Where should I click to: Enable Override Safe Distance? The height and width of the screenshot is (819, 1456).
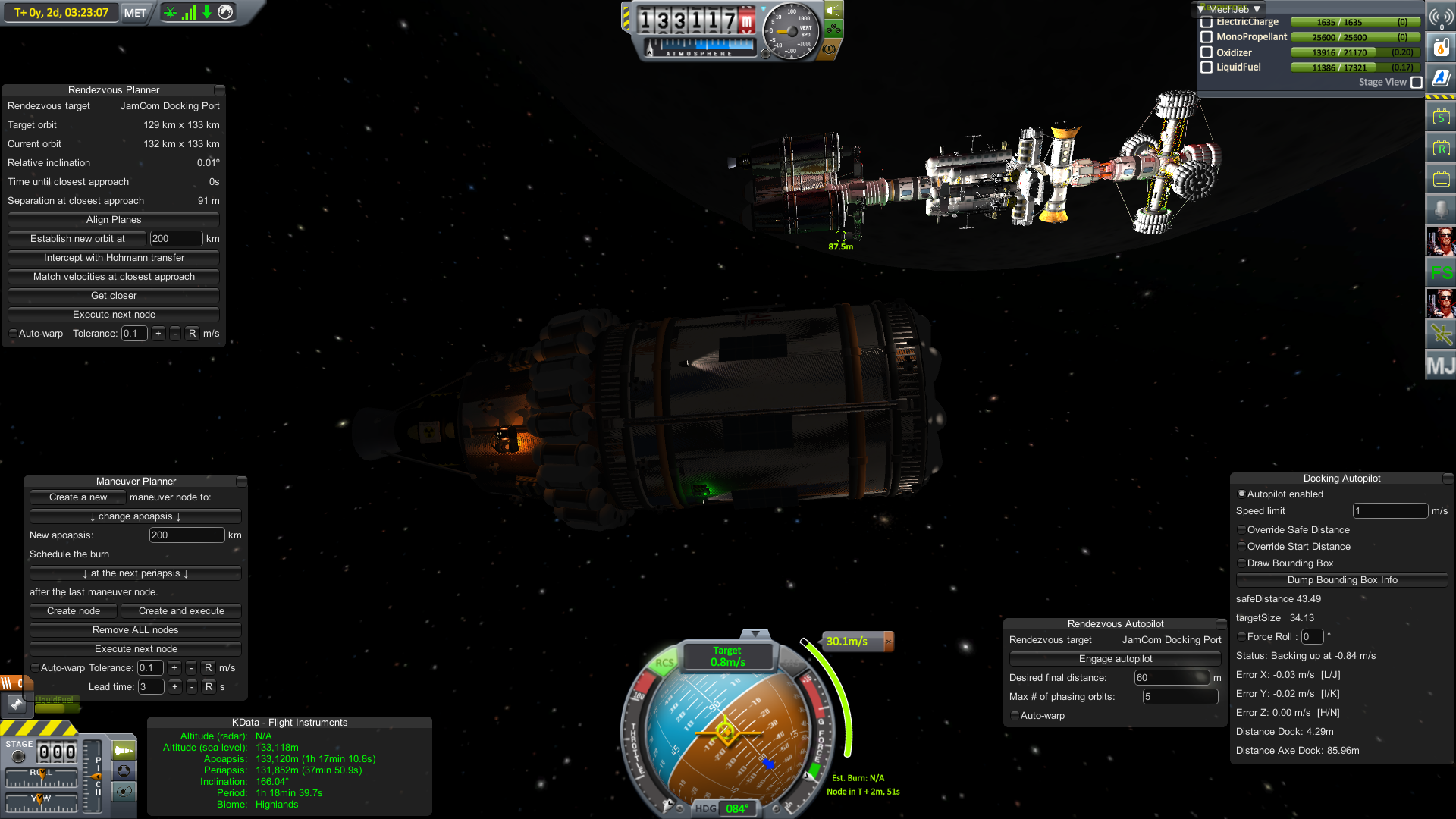click(1242, 530)
